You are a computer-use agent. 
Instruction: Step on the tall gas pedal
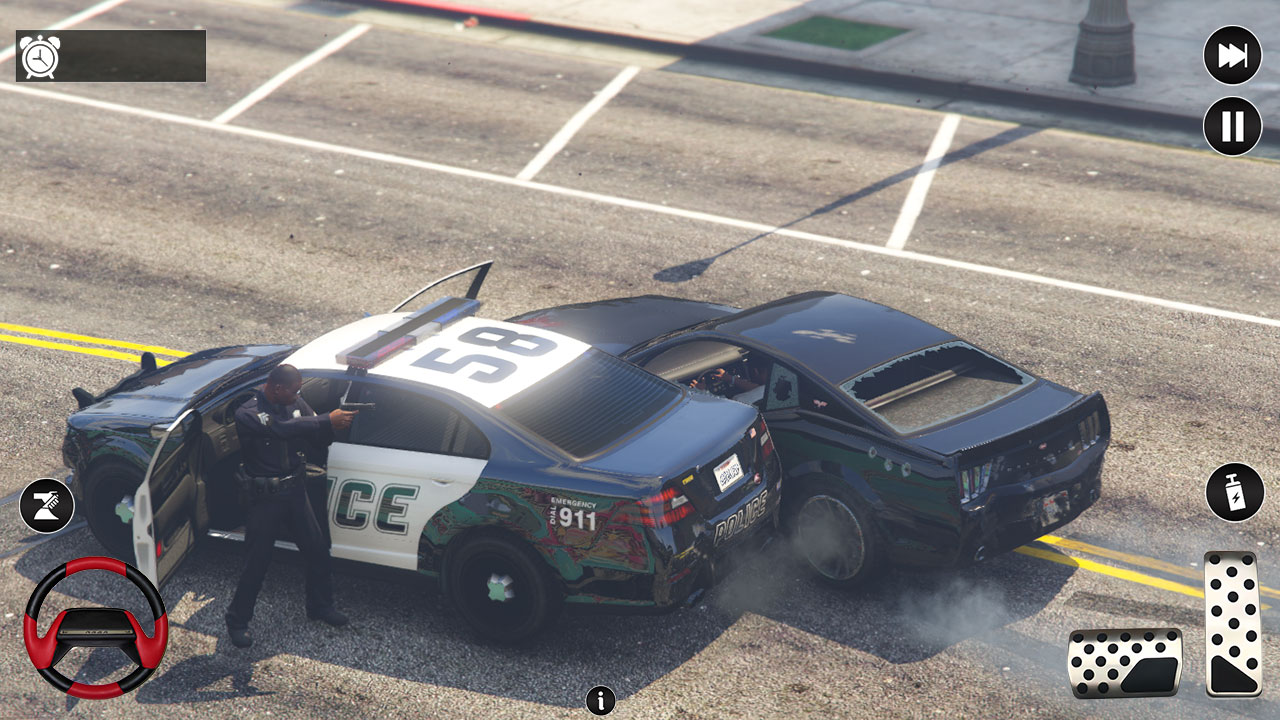(x=1233, y=623)
